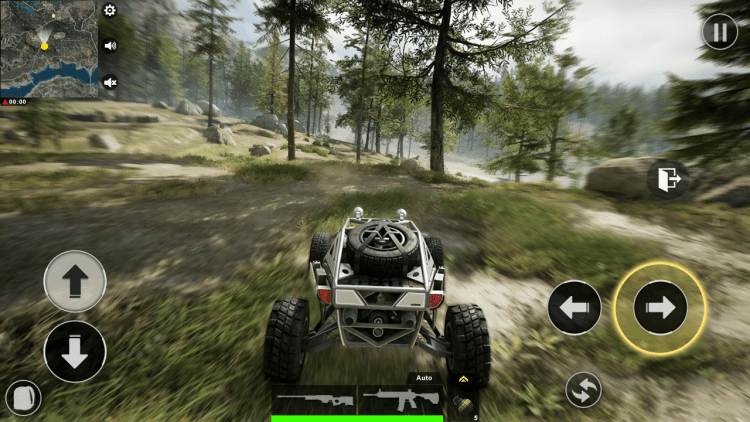Select the grenade slot

coord(463,404)
